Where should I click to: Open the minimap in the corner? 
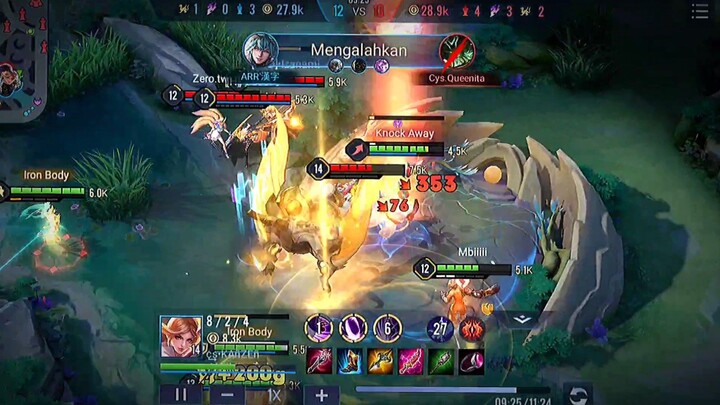click(22, 55)
